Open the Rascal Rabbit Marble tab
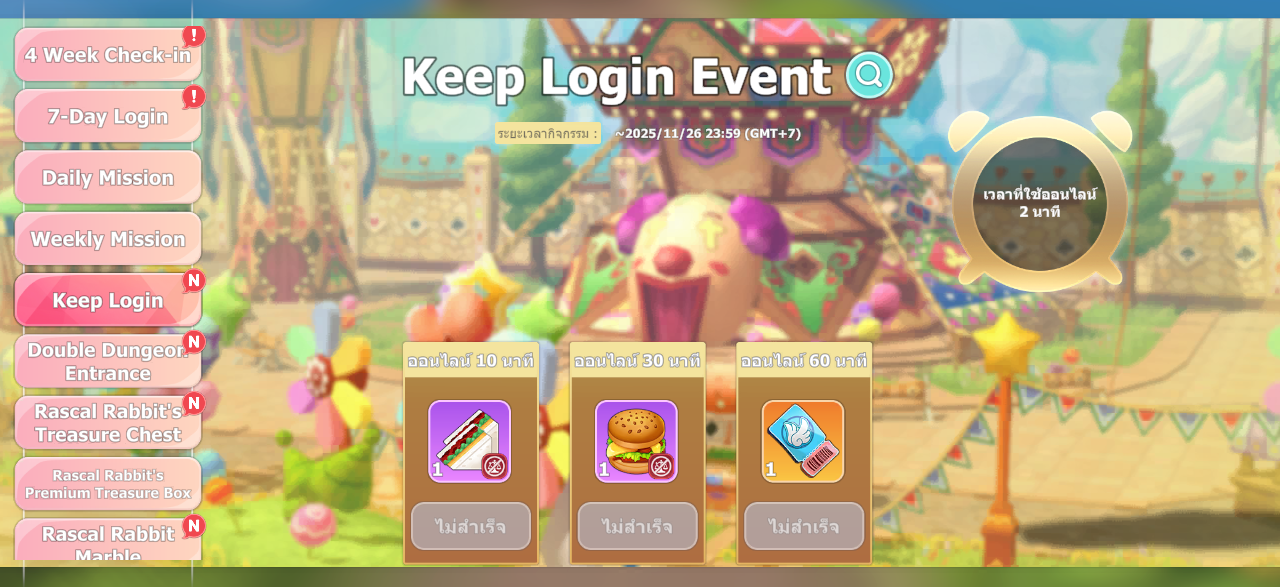This screenshot has width=1280, height=587. [108, 541]
